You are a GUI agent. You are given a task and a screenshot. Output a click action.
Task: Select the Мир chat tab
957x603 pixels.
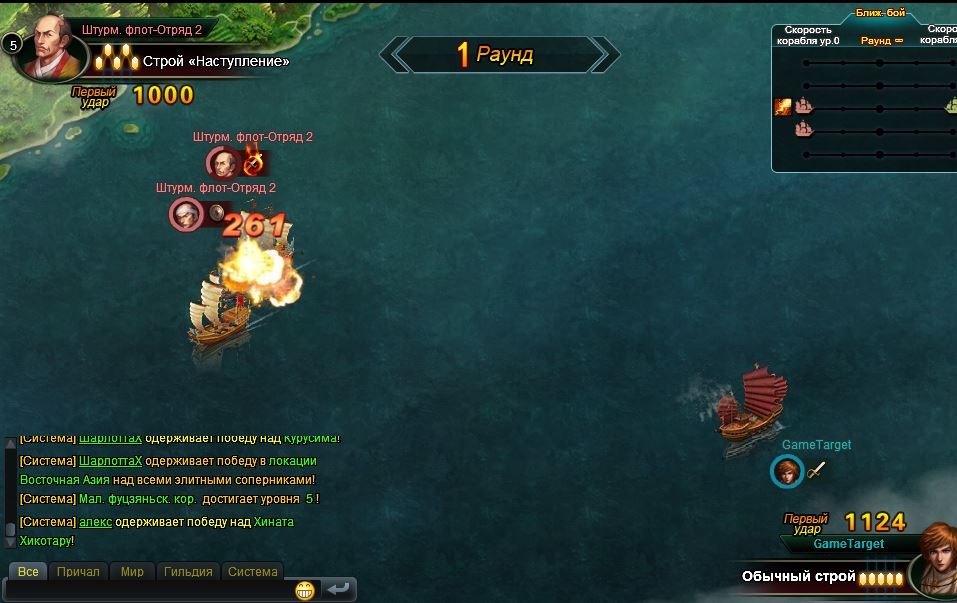pyautogui.click(x=132, y=572)
